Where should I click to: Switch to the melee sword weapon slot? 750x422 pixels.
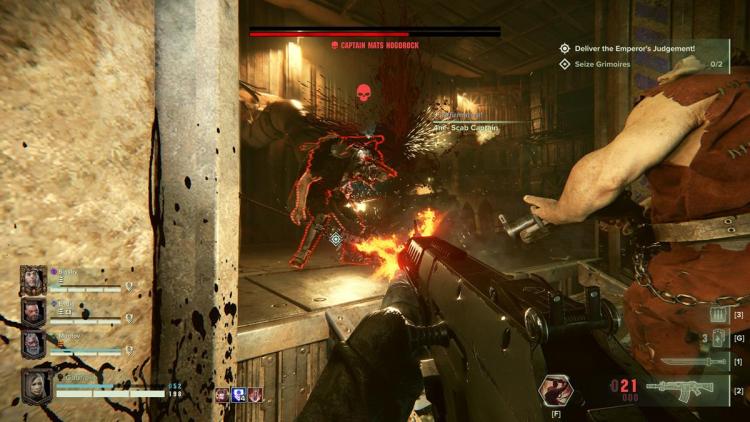tap(682, 360)
